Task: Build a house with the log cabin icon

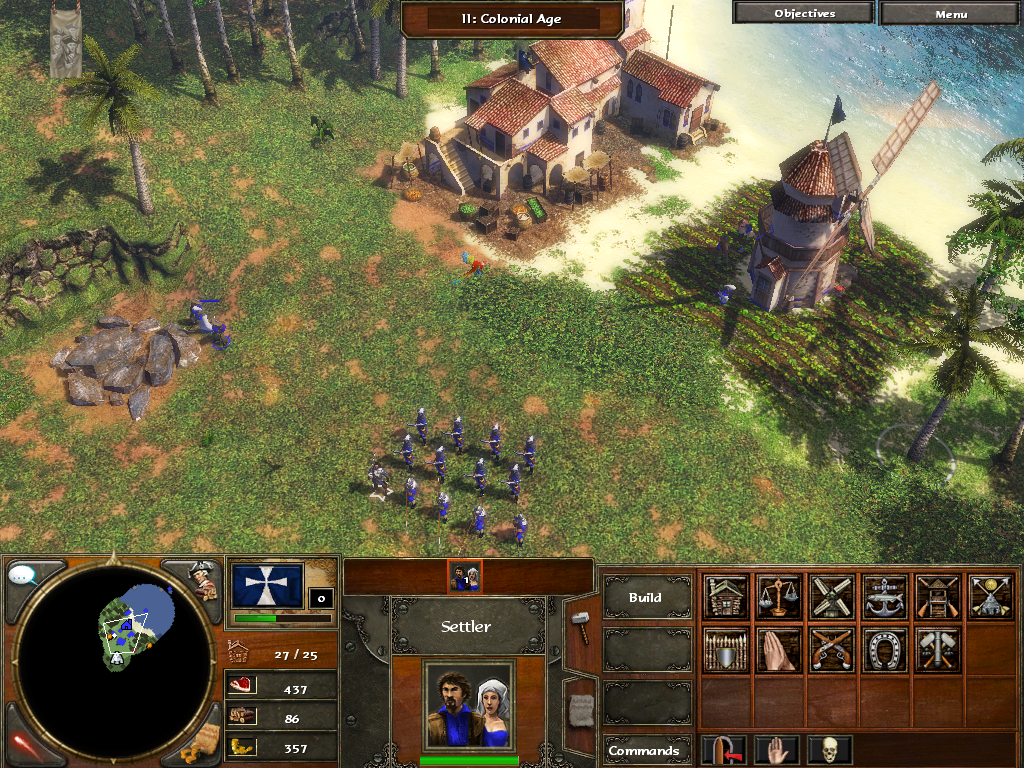Action: pos(726,597)
